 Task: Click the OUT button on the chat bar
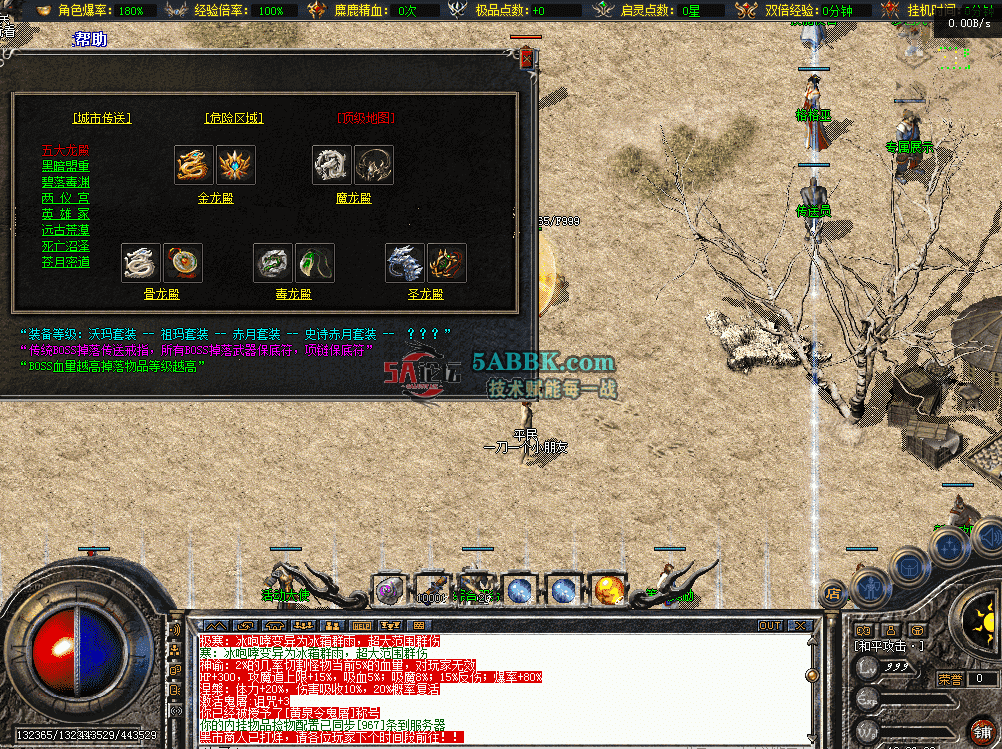click(769, 626)
